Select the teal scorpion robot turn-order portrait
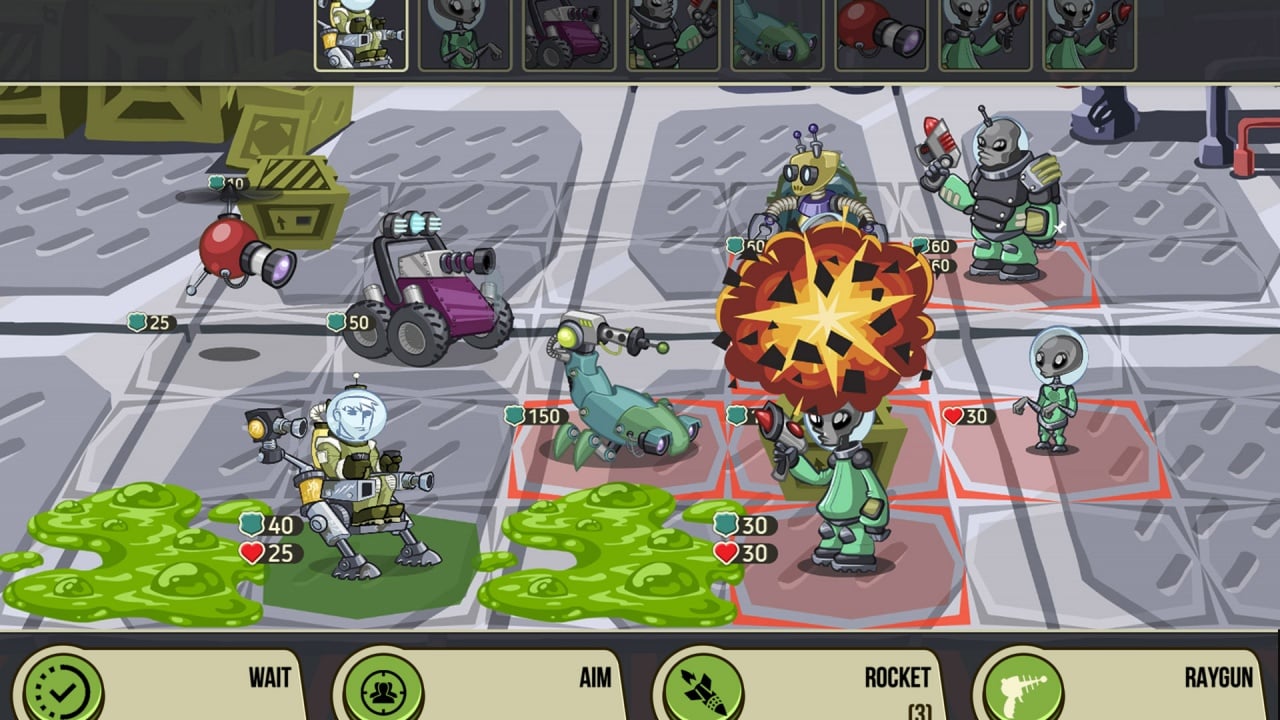This screenshot has height=720, width=1280. pos(777,36)
